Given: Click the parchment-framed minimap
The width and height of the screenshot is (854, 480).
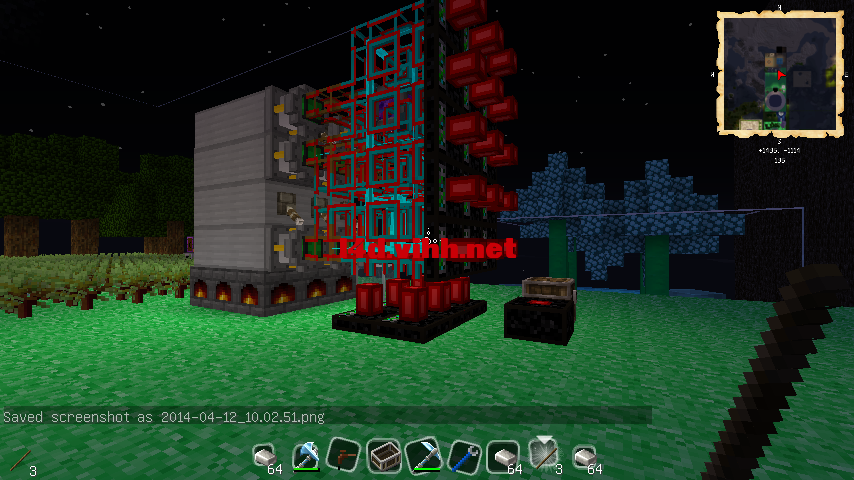Looking at the screenshot, I should tap(777, 73).
